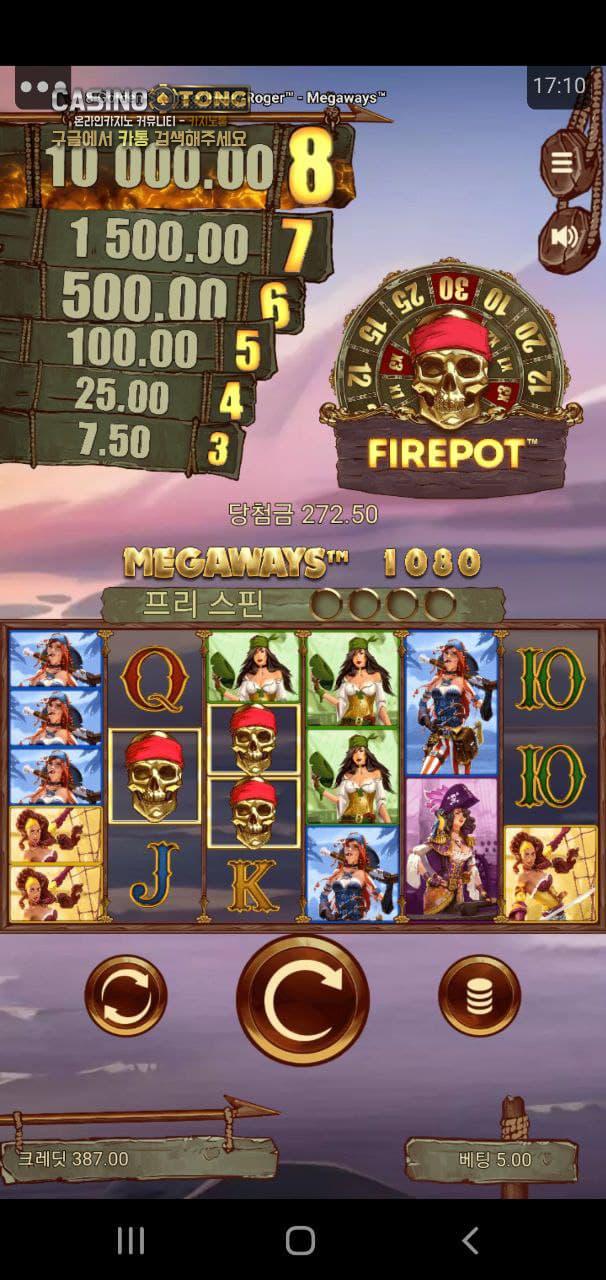
Task: Open the bet amount coin-stack button
Action: coord(479,996)
